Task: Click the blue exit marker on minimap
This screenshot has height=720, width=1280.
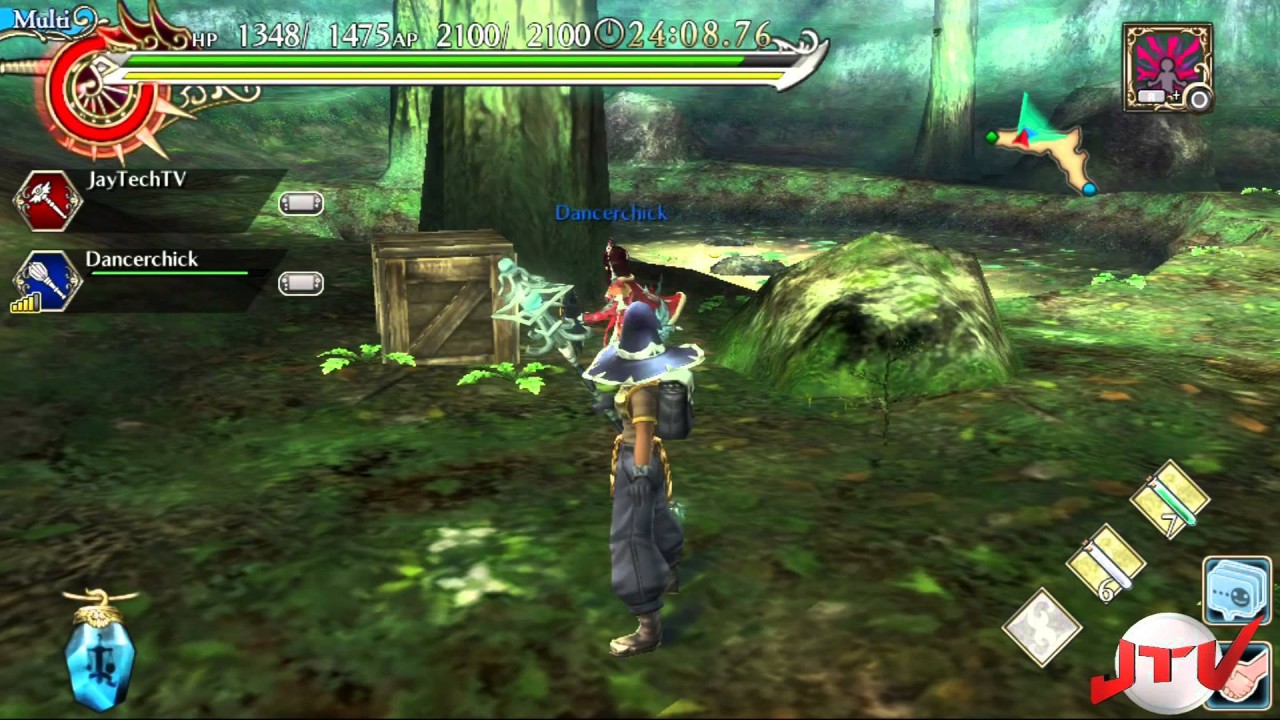Action: point(1089,187)
